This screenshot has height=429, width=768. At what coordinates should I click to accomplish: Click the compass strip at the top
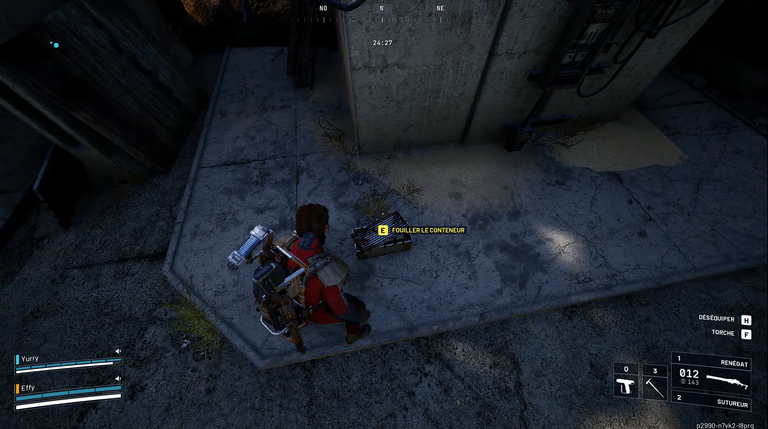tap(381, 9)
